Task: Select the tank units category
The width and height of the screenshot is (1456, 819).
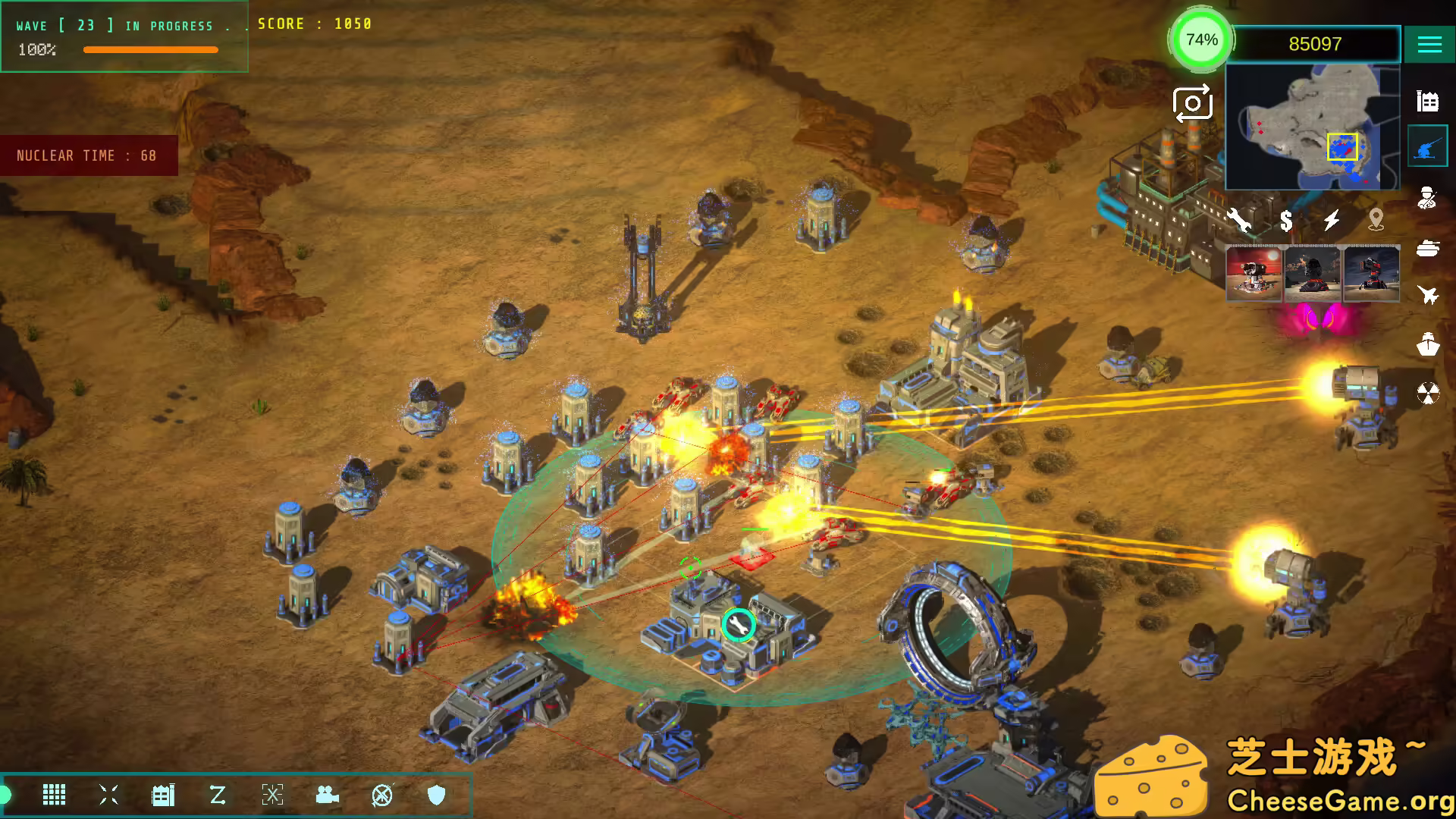Action: (x=1428, y=248)
